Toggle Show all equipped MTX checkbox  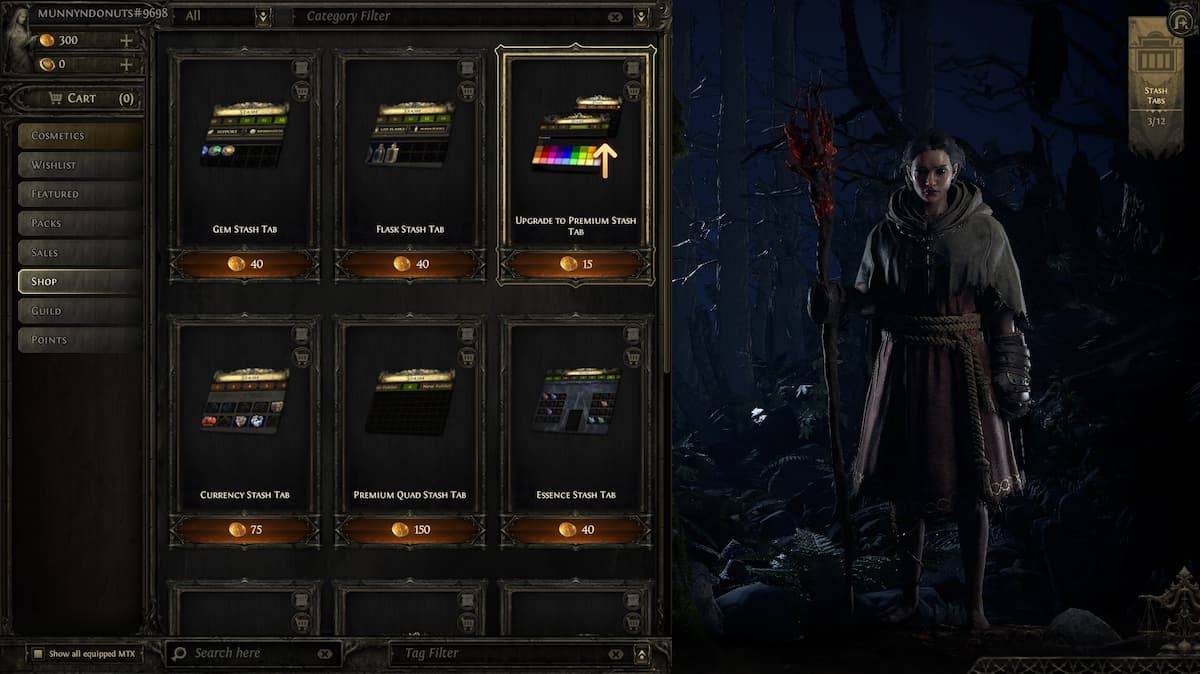point(38,654)
